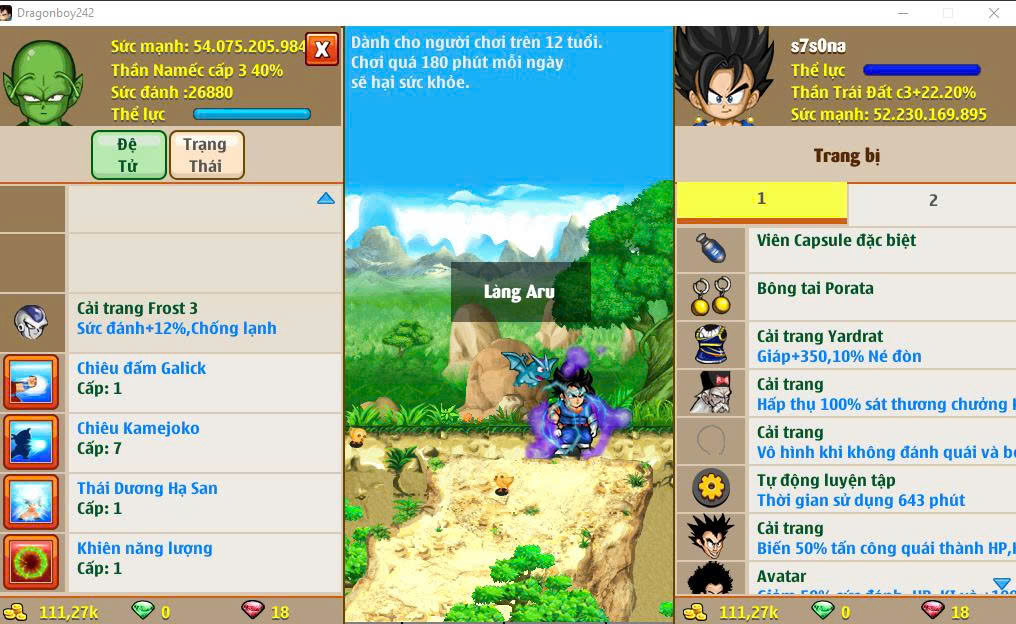
Task: Open the Đệ Tử tab
Action: (128, 155)
